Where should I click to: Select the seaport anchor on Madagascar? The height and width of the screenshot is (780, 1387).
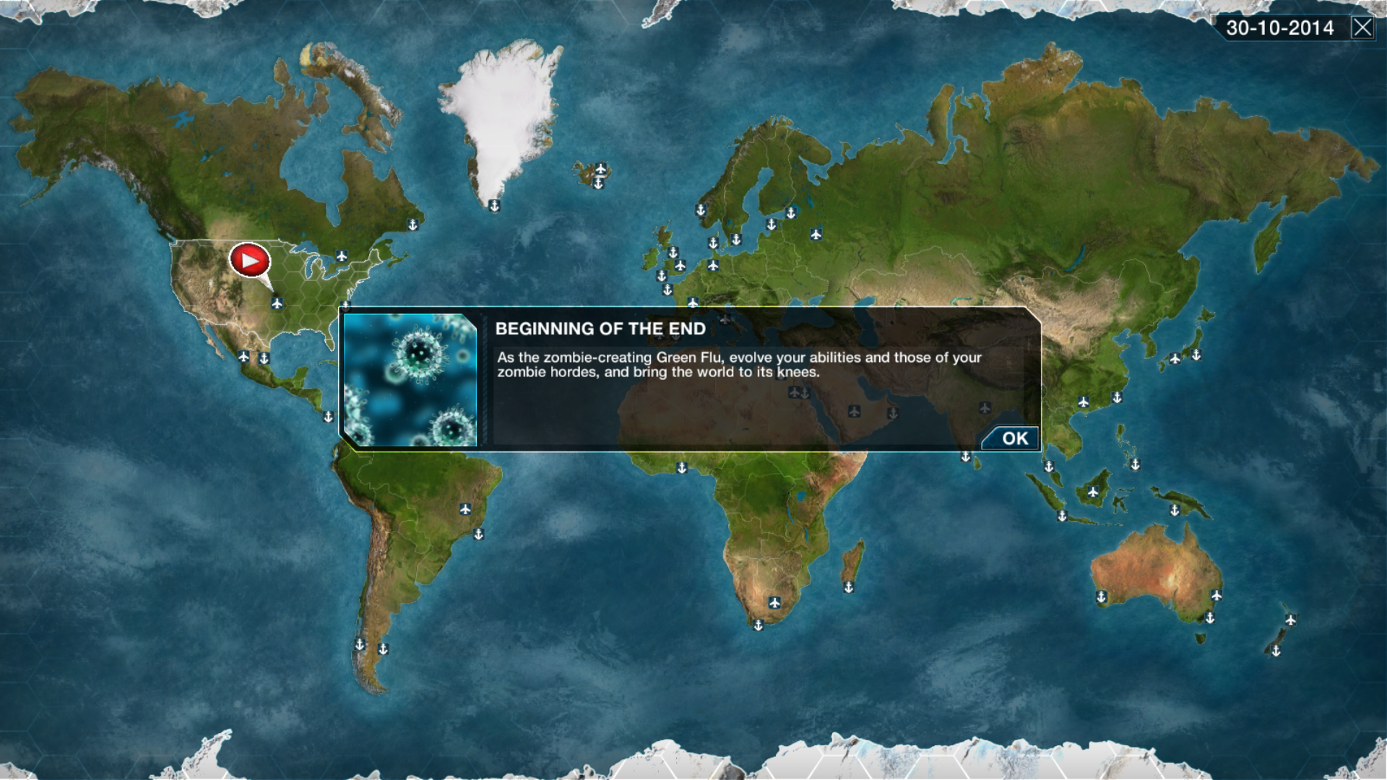tap(849, 587)
